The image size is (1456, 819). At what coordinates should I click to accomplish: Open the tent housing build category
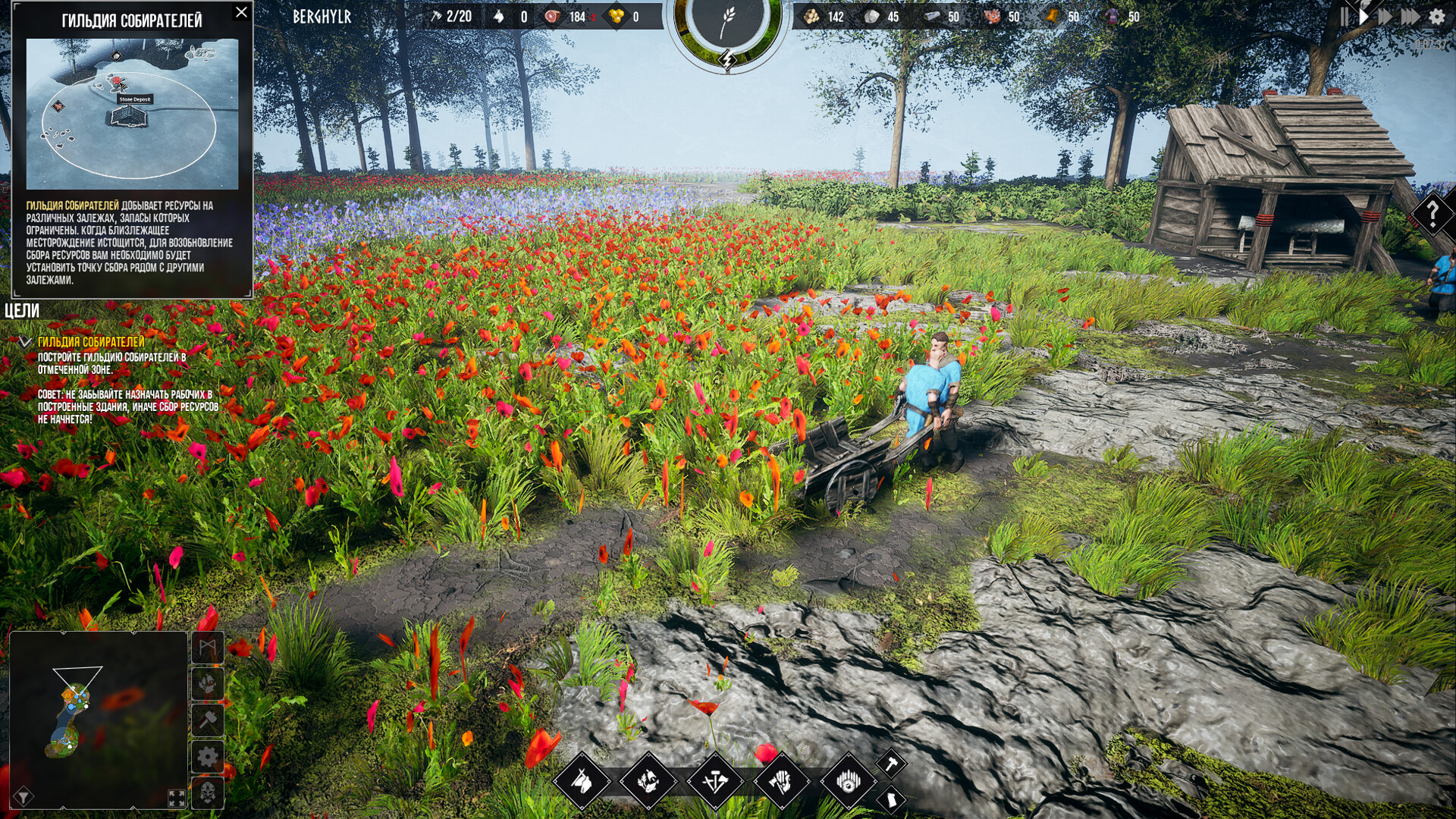(x=582, y=781)
